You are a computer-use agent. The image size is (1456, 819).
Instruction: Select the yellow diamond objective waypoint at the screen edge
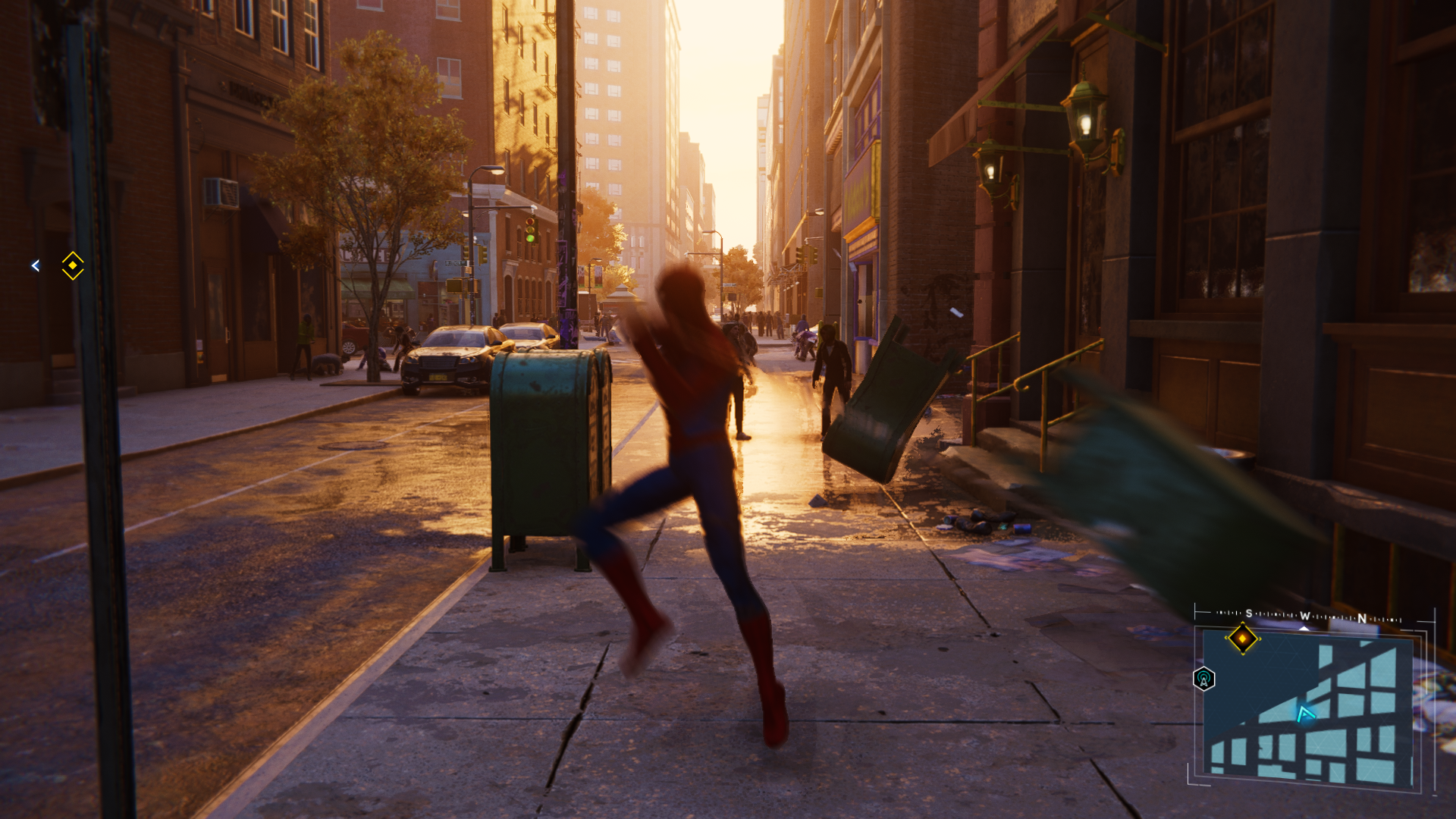[x=73, y=265]
